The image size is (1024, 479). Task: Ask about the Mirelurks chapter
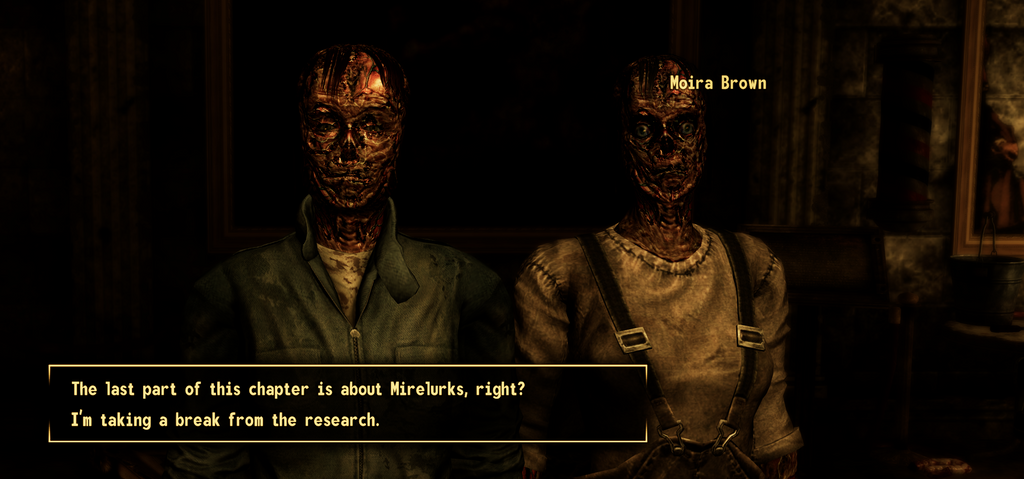[x=298, y=389]
